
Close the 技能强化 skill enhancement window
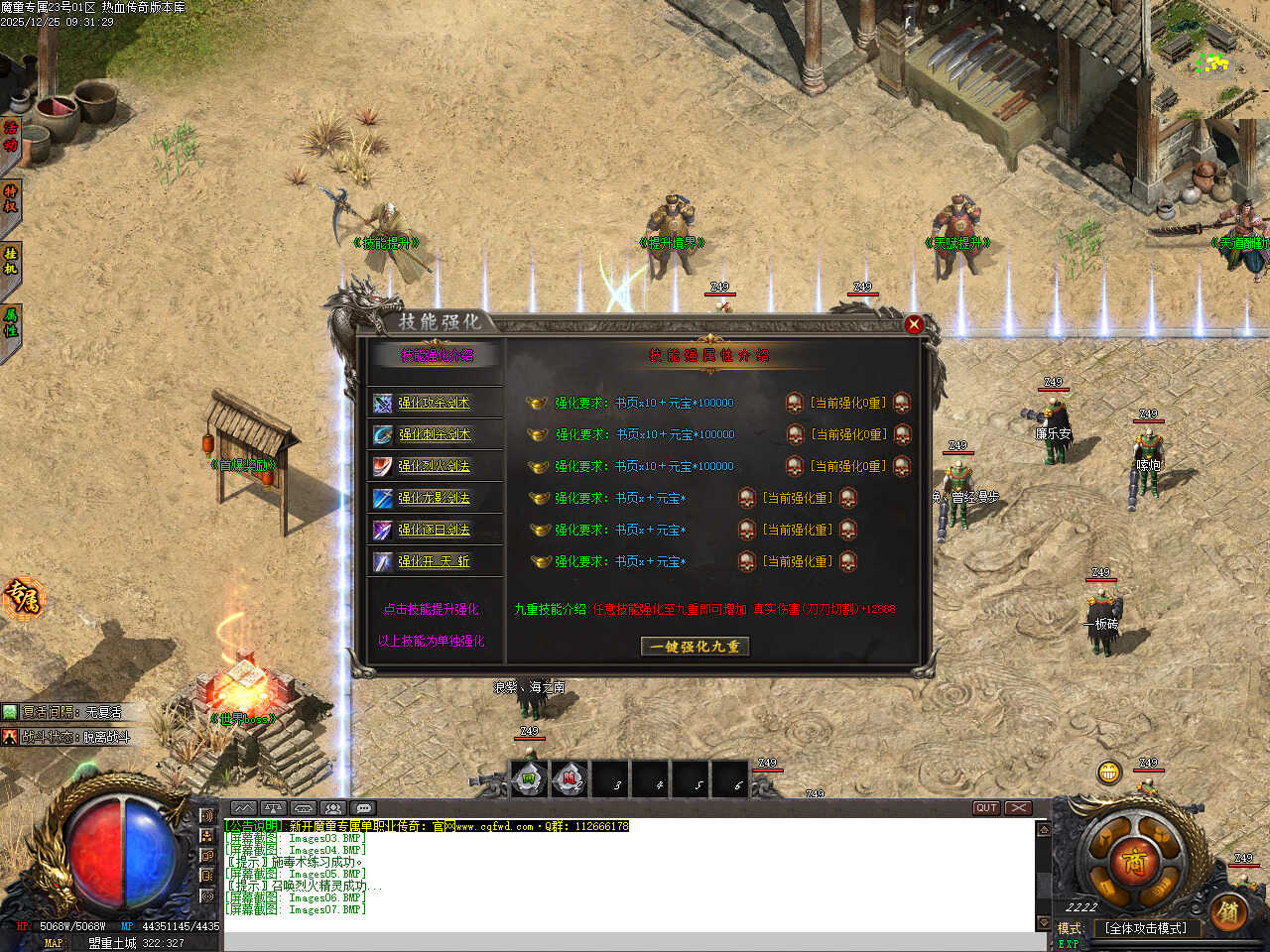[914, 324]
